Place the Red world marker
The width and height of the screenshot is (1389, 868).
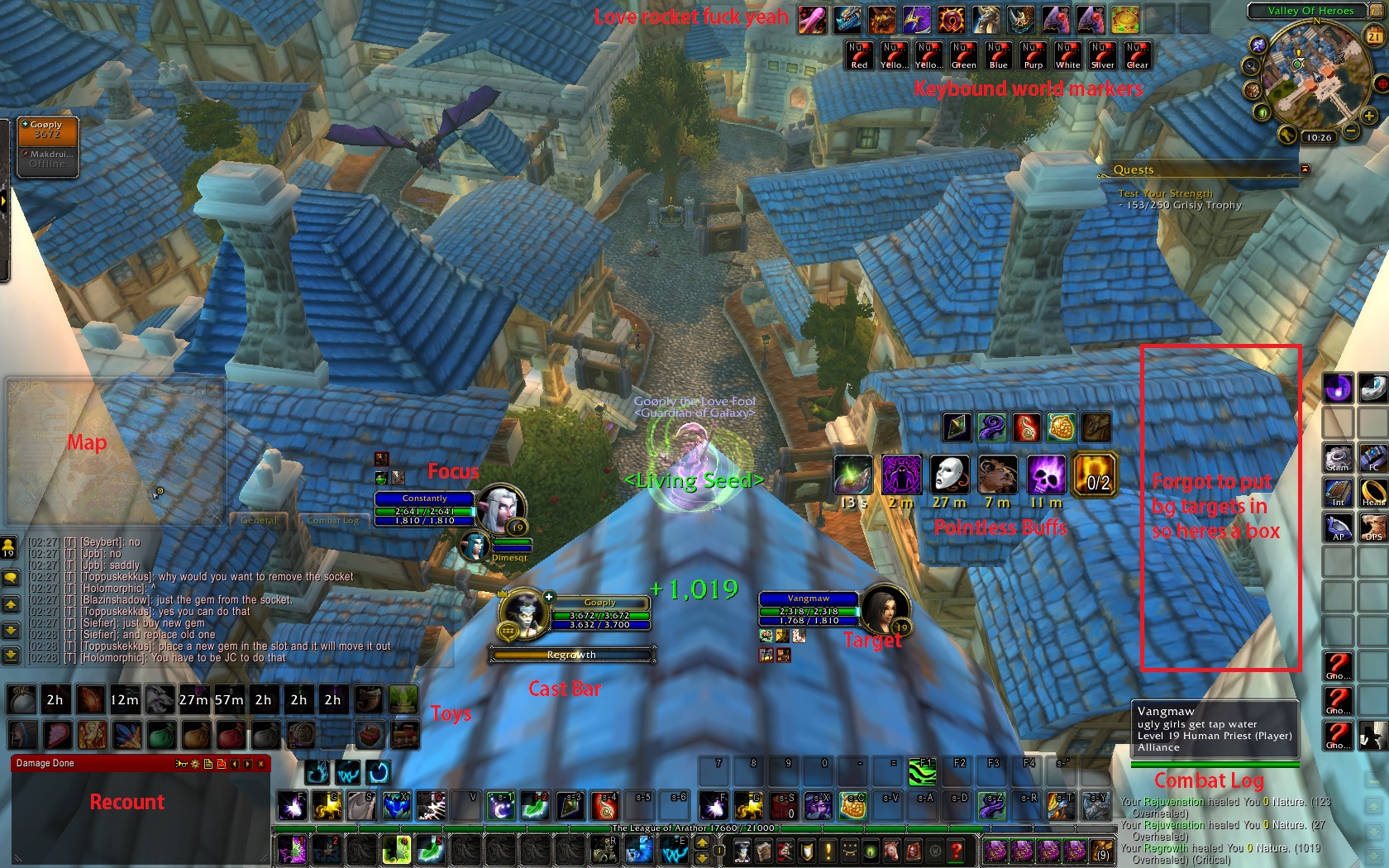point(859,55)
